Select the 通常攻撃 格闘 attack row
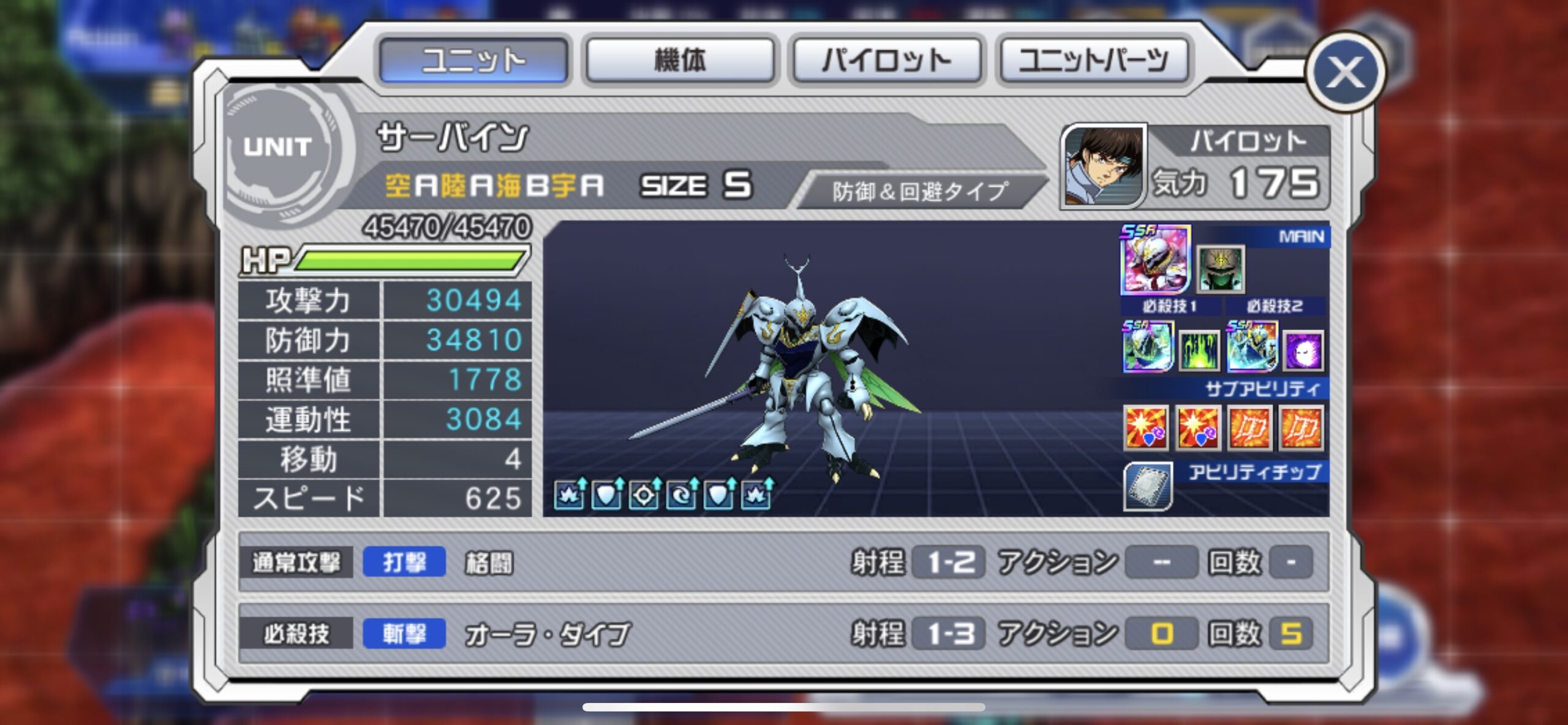This screenshot has width=1568, height=725. (783, 563)
